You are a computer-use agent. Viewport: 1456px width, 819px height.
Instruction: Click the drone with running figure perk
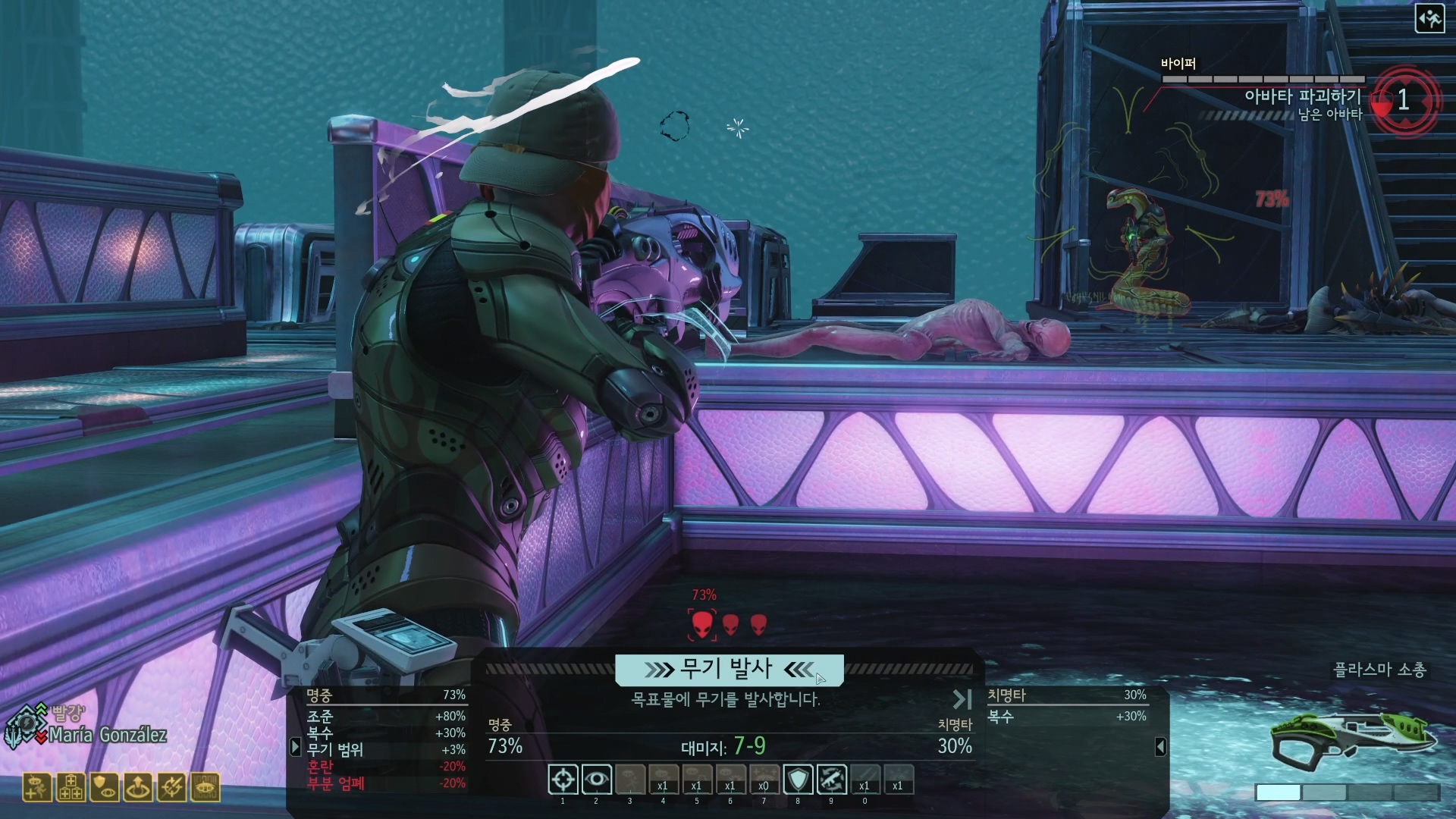tap(37, 788)
